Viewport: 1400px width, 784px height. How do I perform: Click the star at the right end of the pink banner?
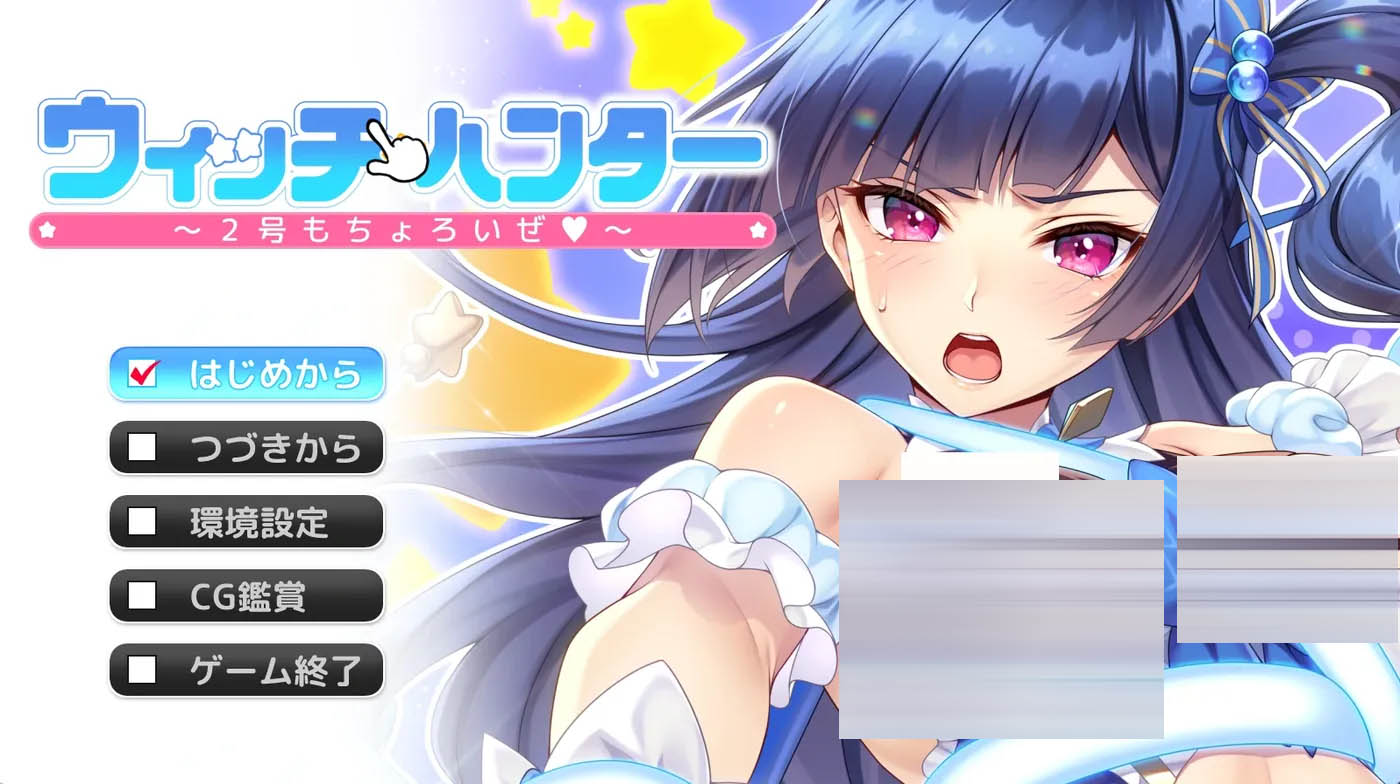coord(760,229)
